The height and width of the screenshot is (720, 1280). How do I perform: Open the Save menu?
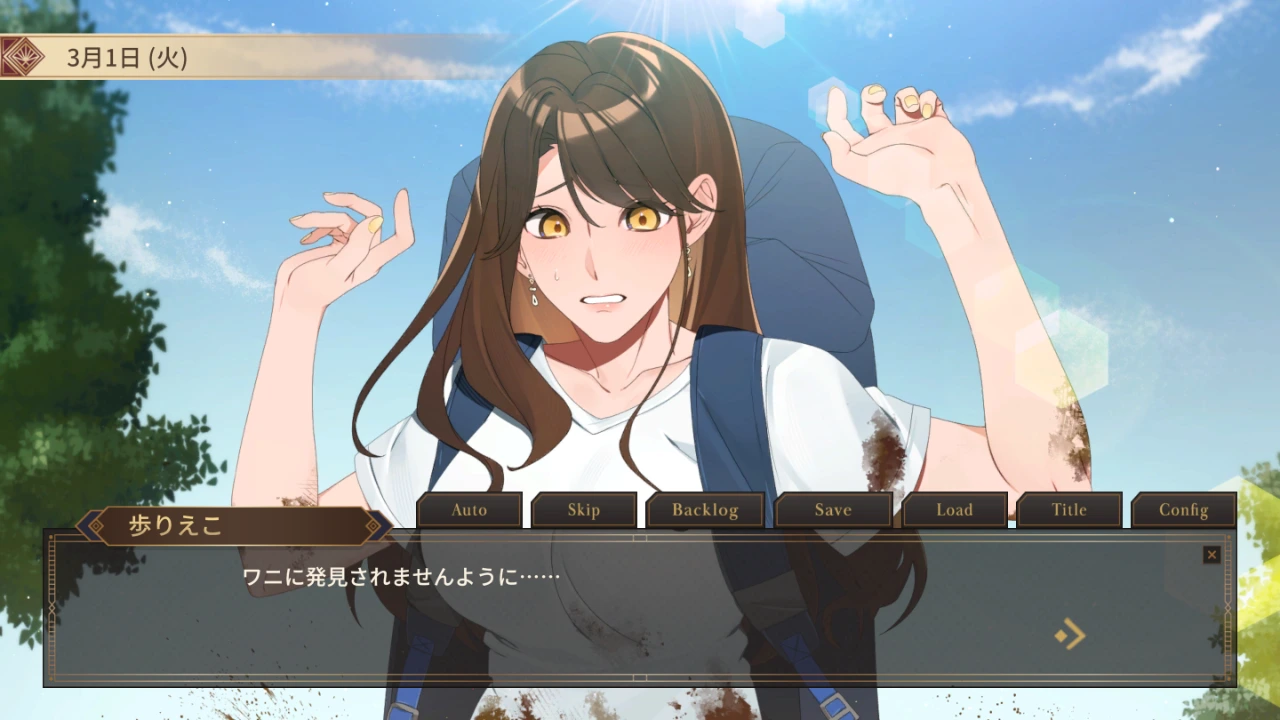[833, 510]
